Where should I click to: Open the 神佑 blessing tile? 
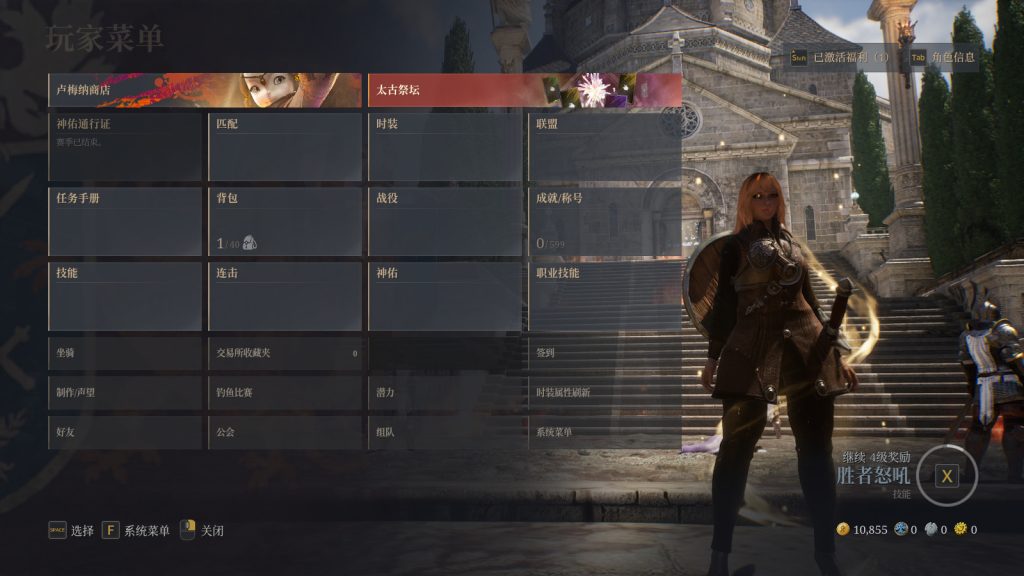point(445,295)
